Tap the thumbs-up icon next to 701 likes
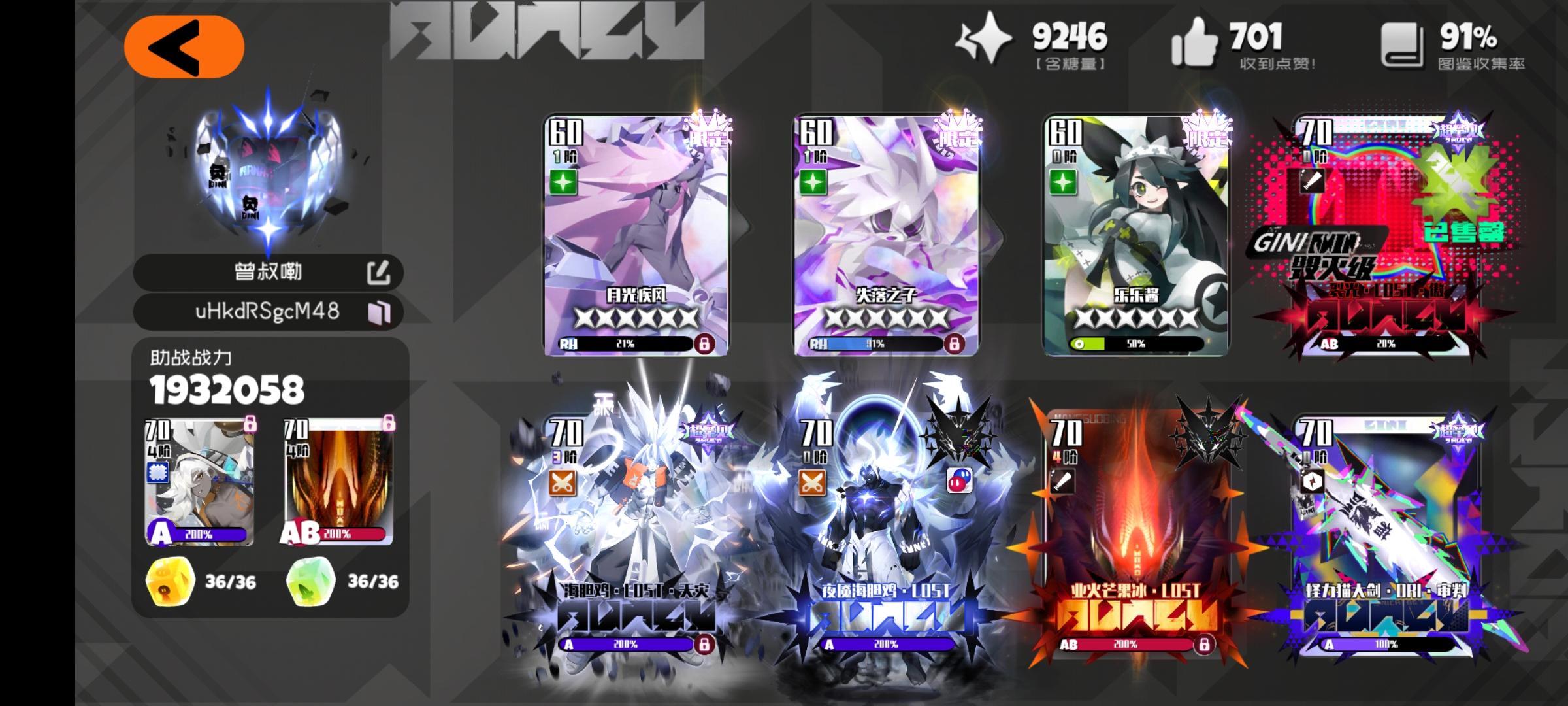 1196,41
